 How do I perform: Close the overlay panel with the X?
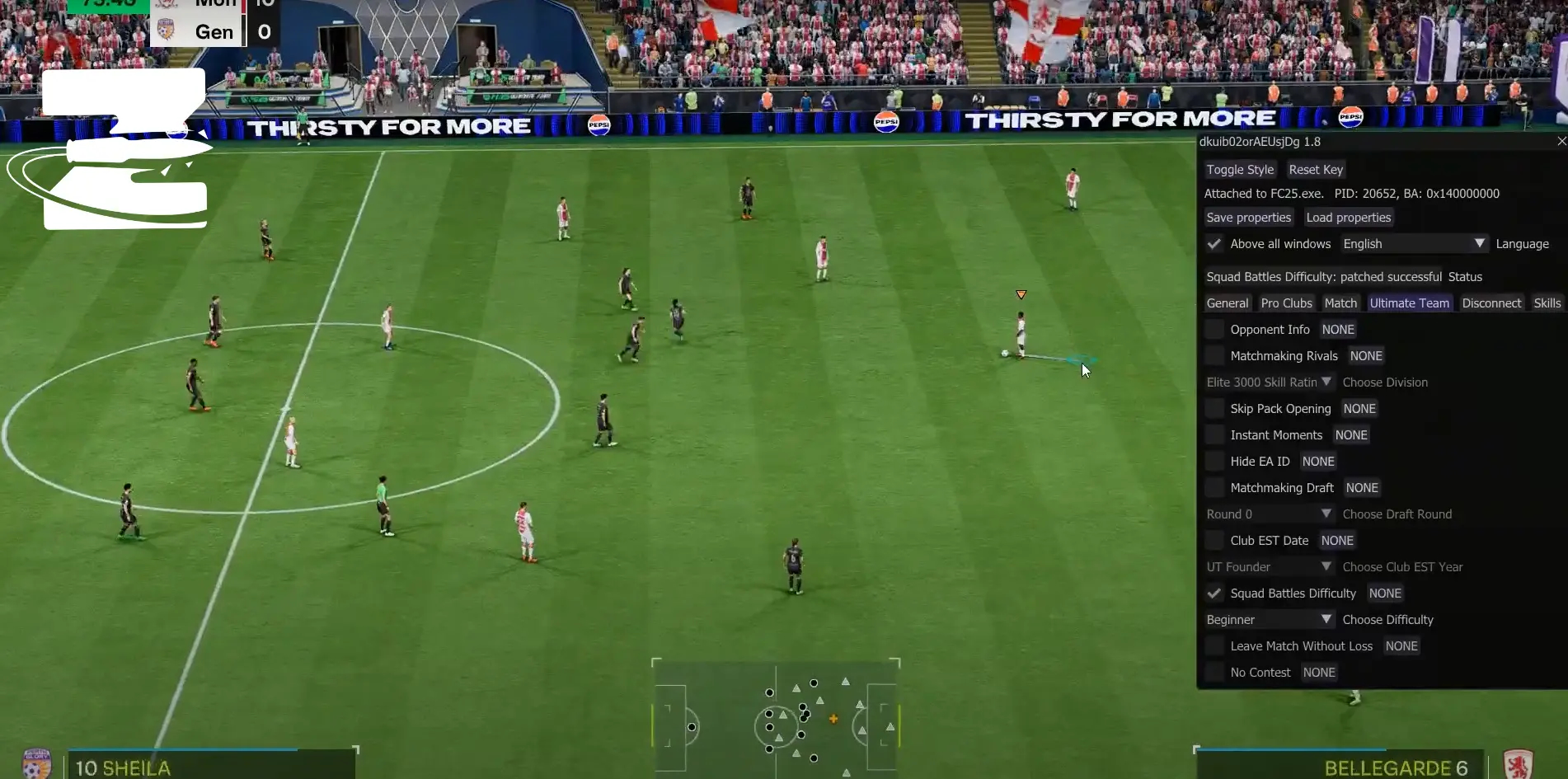point(1561,142)
